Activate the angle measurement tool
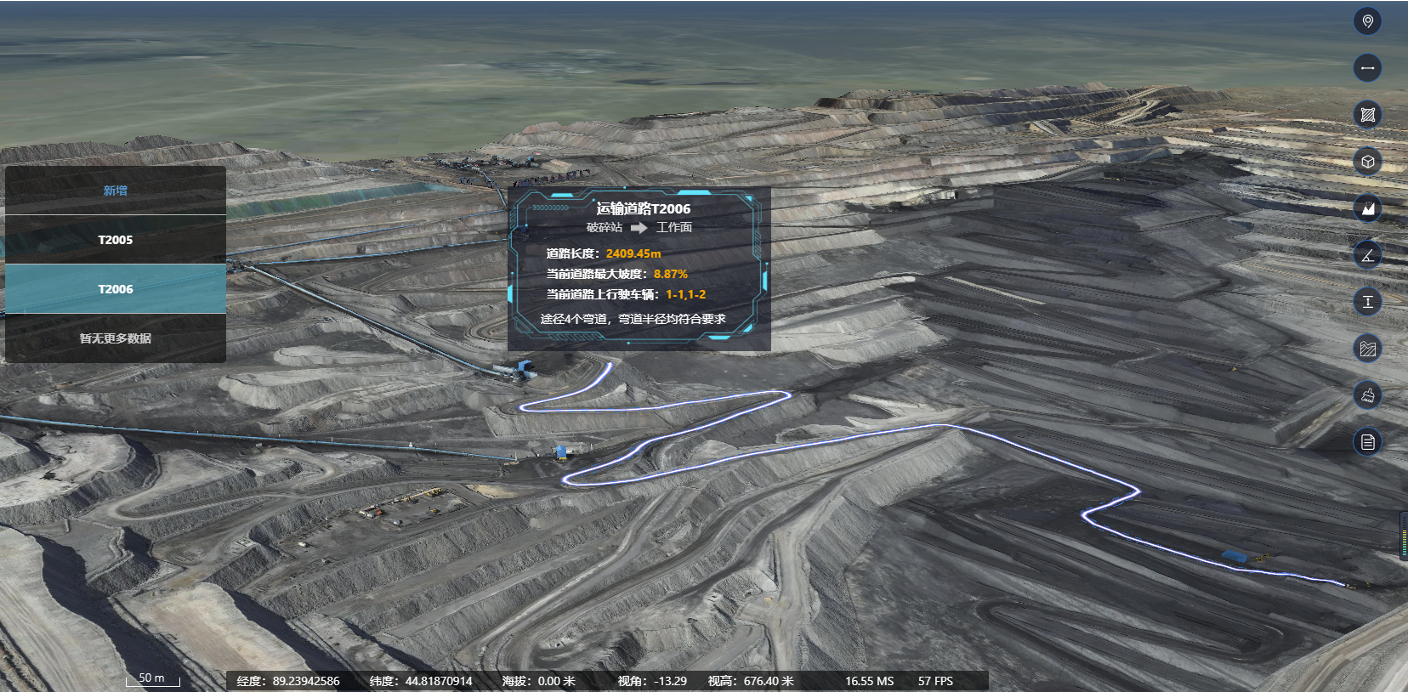This screenshot has height=692, width=1408. pyautogui.click(x=1367, y=255)
